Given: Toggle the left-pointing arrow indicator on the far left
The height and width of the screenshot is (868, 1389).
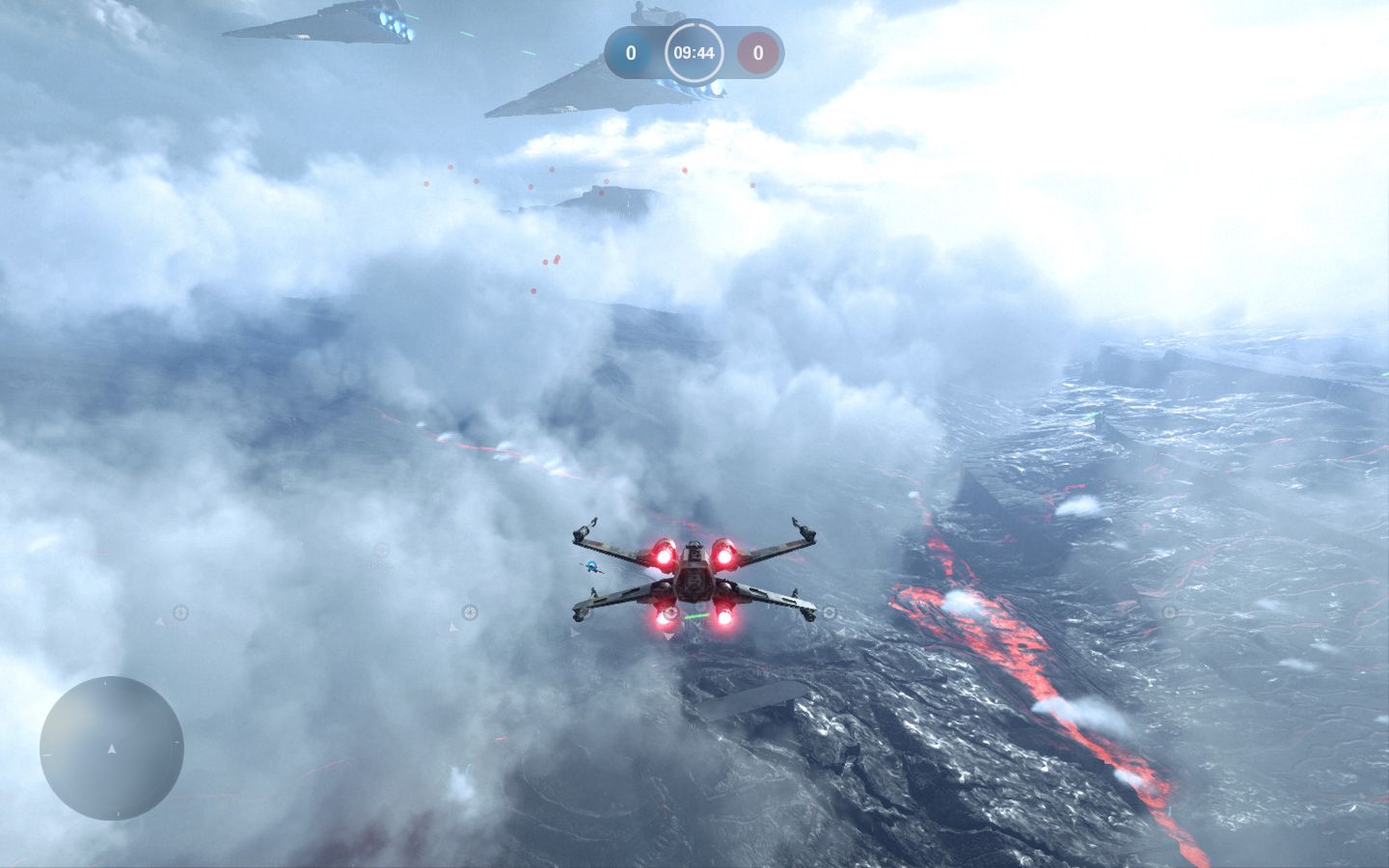Looking at the screenshot, I should (x=160, y=621).
